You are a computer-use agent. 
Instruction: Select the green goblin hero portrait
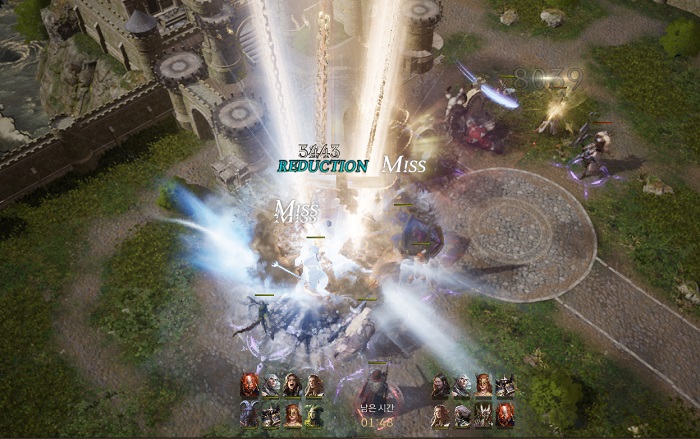pos(315,415)
